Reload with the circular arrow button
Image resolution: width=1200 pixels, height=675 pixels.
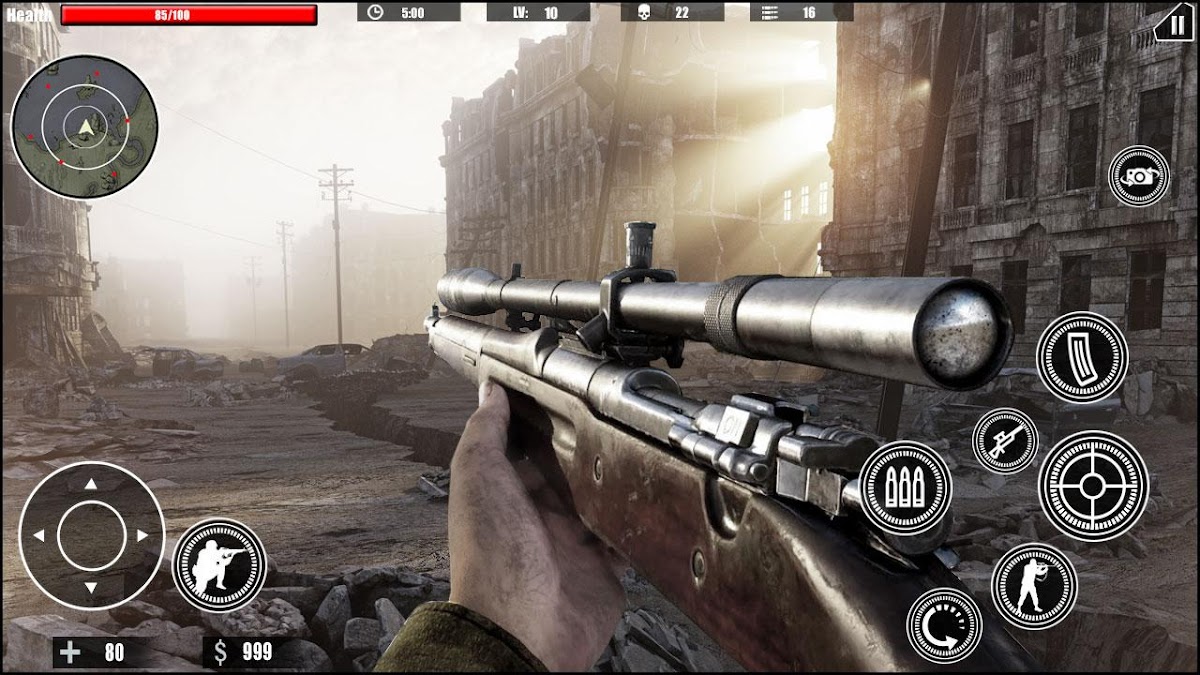[944, 625]
